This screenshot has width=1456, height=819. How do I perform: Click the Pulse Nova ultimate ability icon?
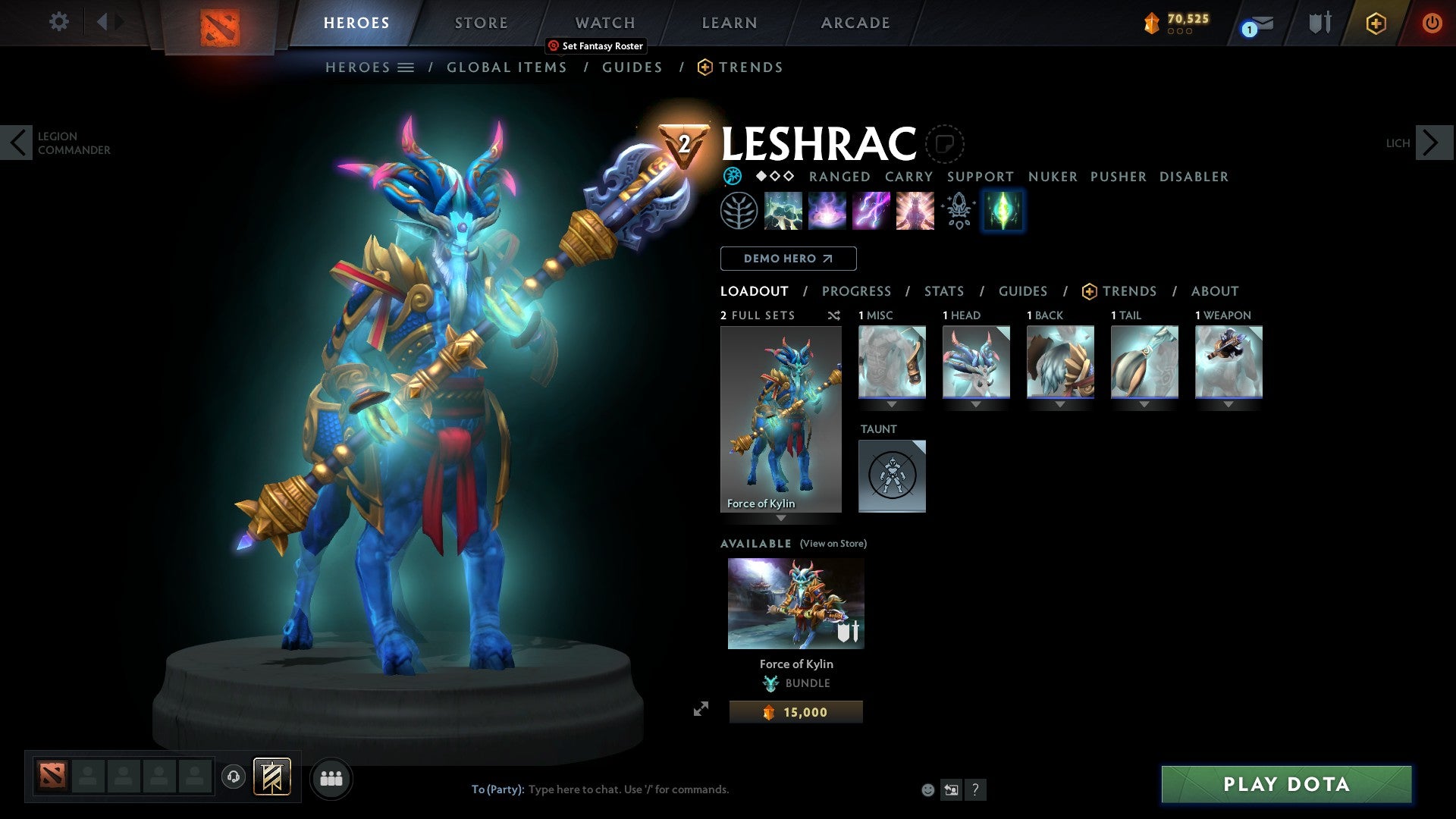[915, 211]
